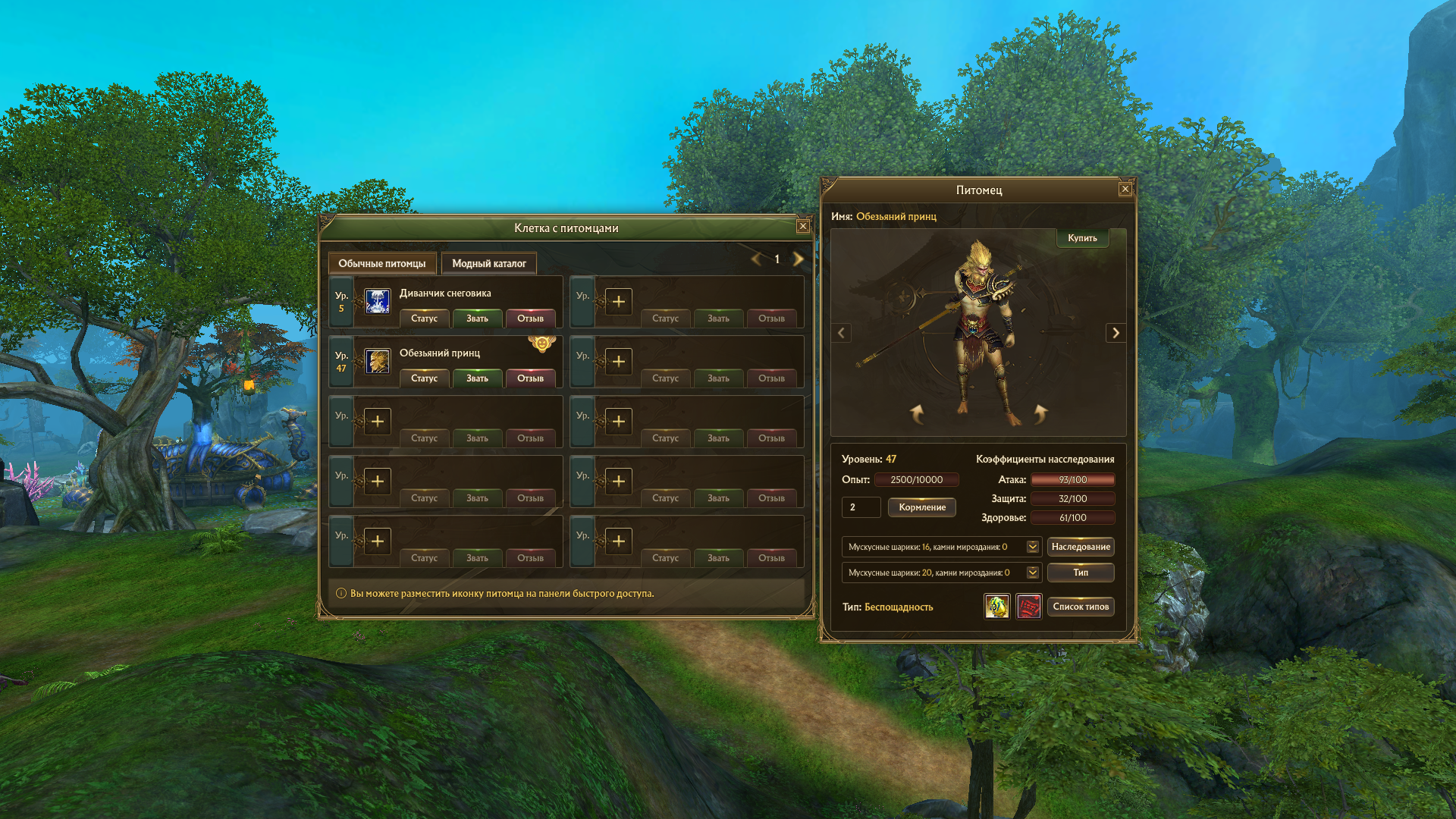
Task: Close the Питомец panel
Action: point(1125,190)
